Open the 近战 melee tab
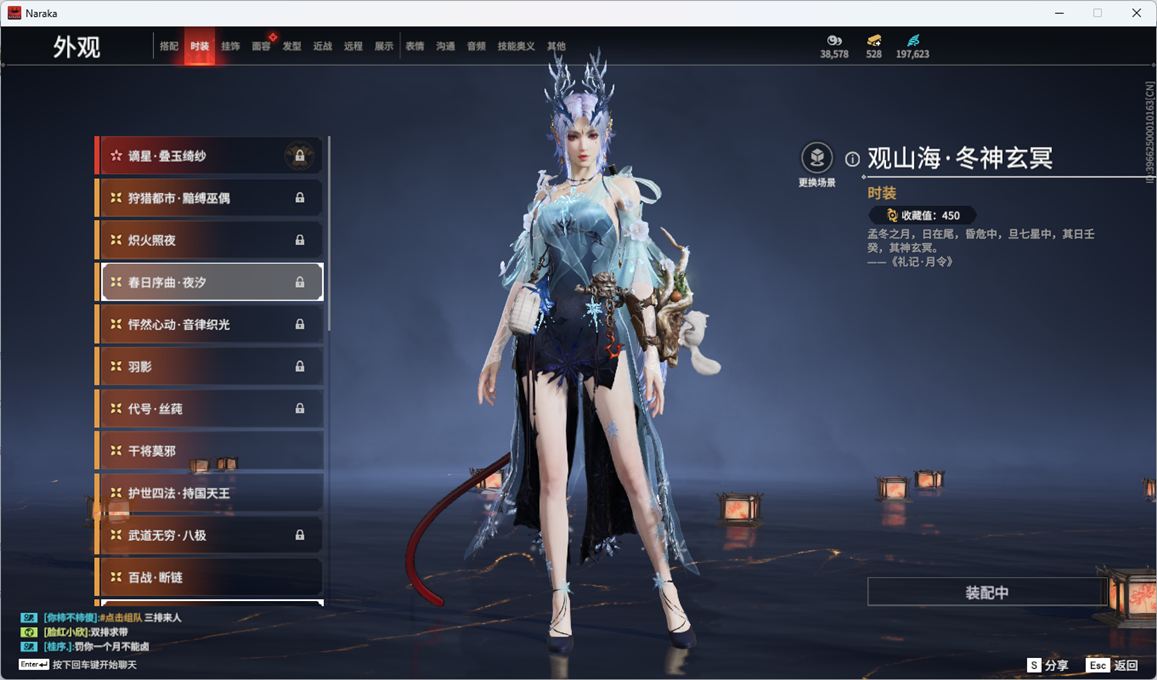The image size is (1157, 680). [322, 46]
